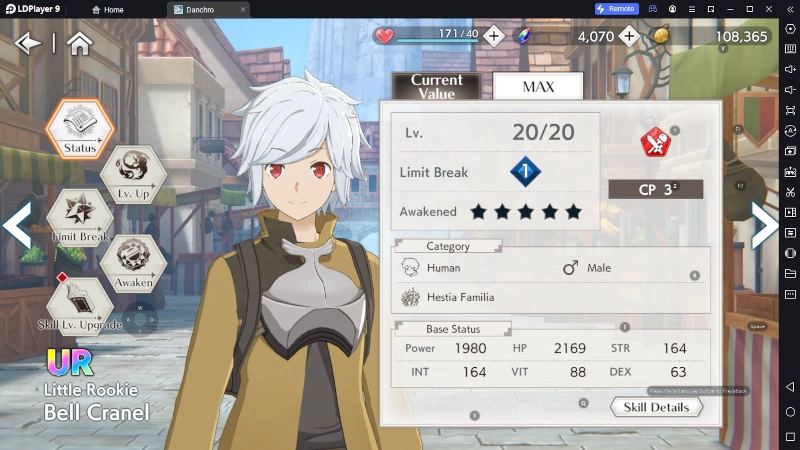The image size is (800, 450).
Task: Go back with the arrow button
Action: click(x=27, y=43)
